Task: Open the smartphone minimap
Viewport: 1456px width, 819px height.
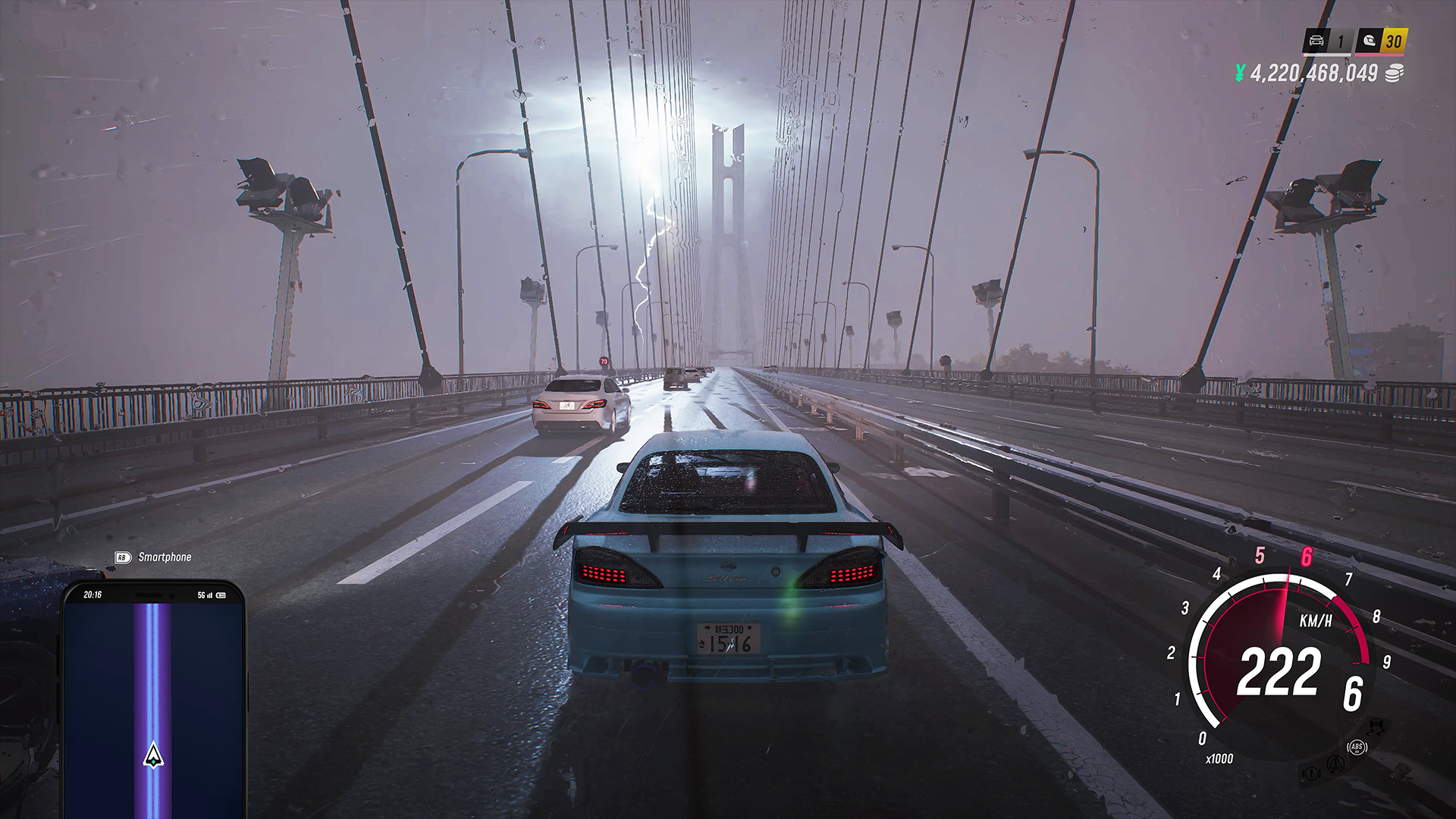Action: coord(154,698)
